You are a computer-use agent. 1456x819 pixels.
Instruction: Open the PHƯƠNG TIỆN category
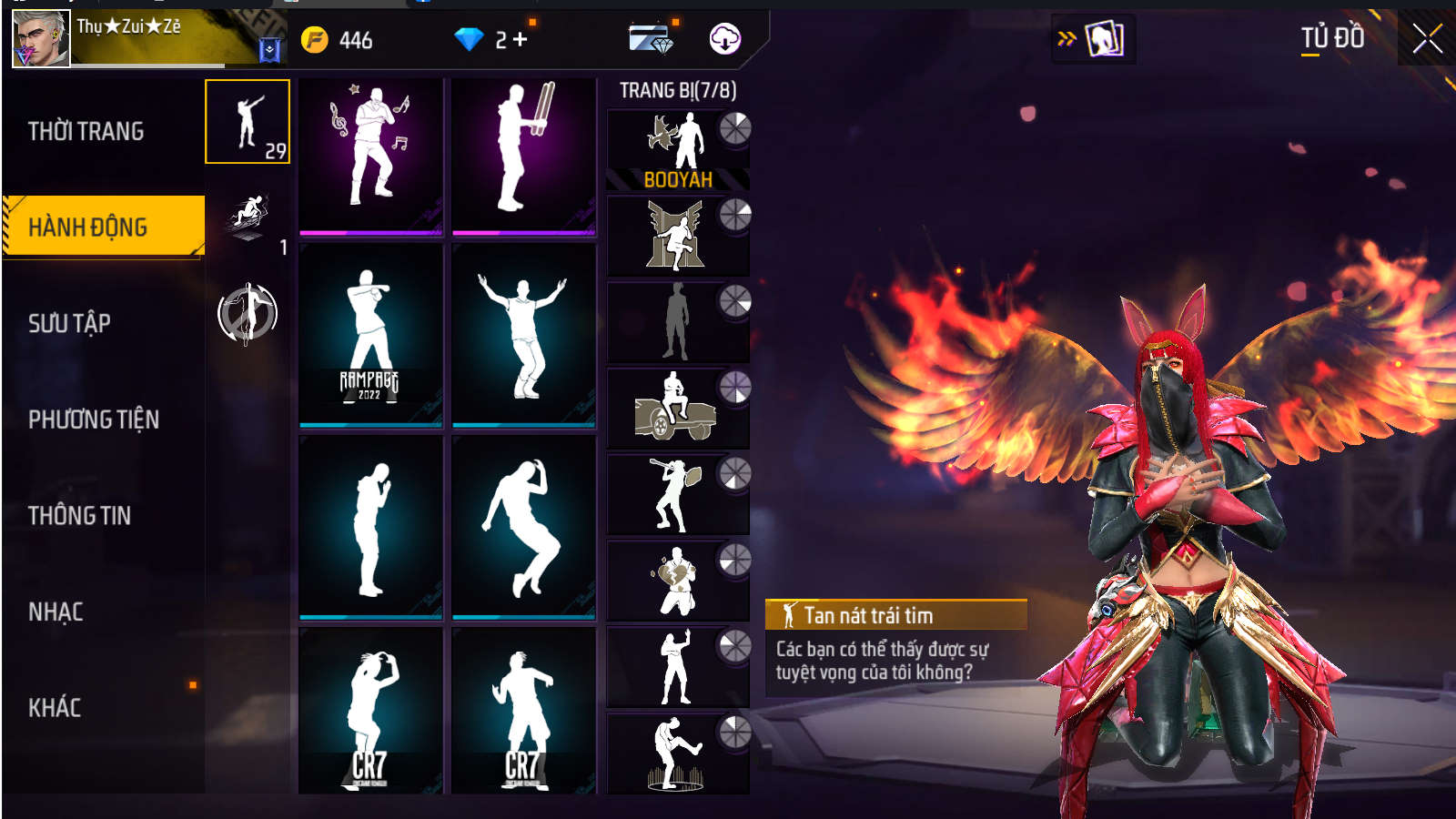click(94, 420)
